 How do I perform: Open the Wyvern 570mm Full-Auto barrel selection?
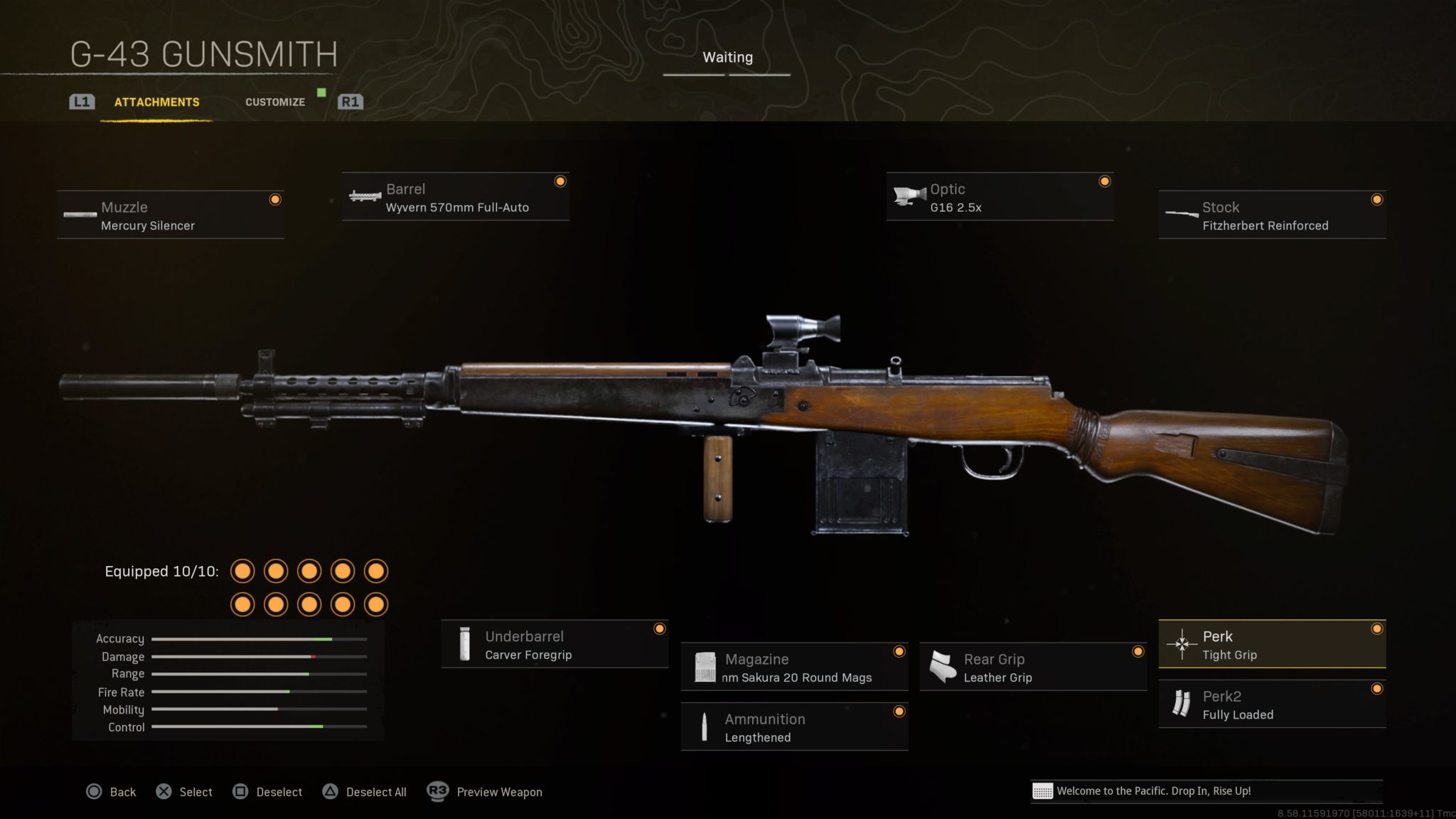[455, 197]
